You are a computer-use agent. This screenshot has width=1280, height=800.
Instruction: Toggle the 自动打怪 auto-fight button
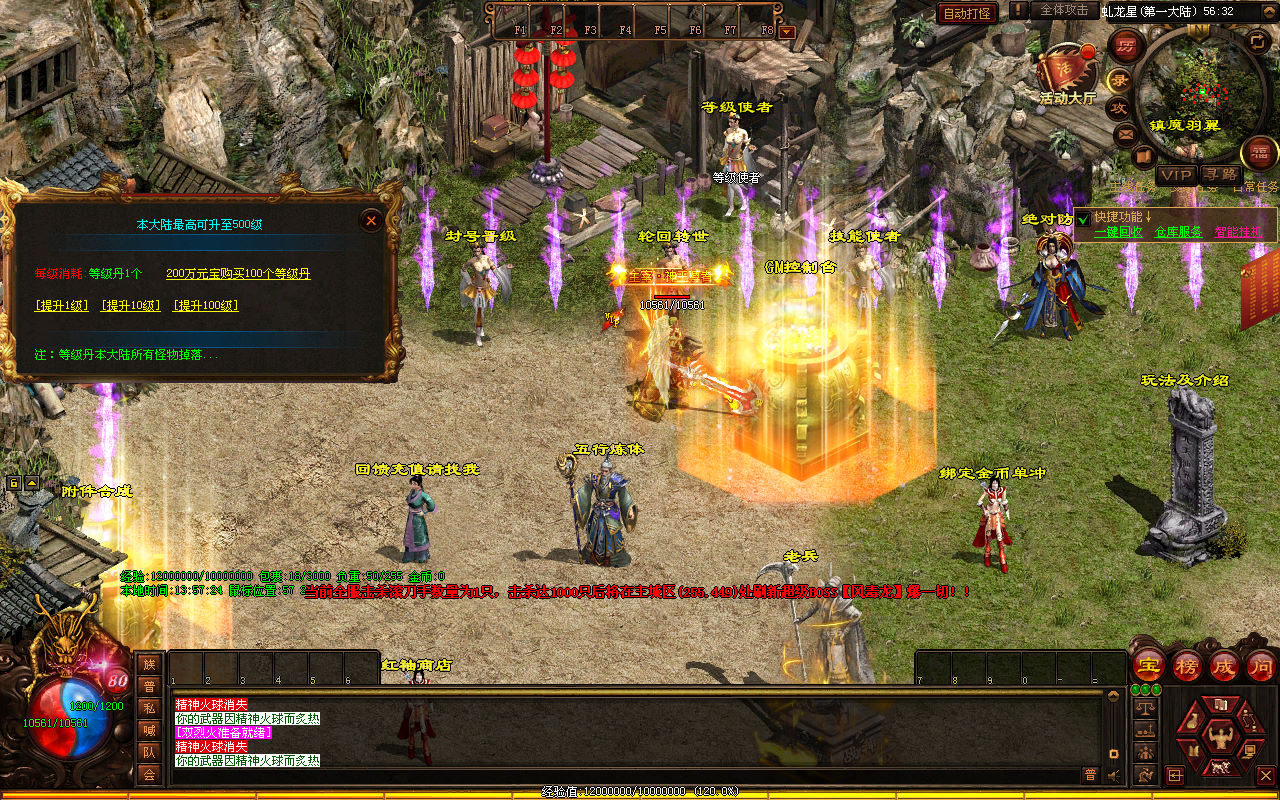(x=967, y=13)
